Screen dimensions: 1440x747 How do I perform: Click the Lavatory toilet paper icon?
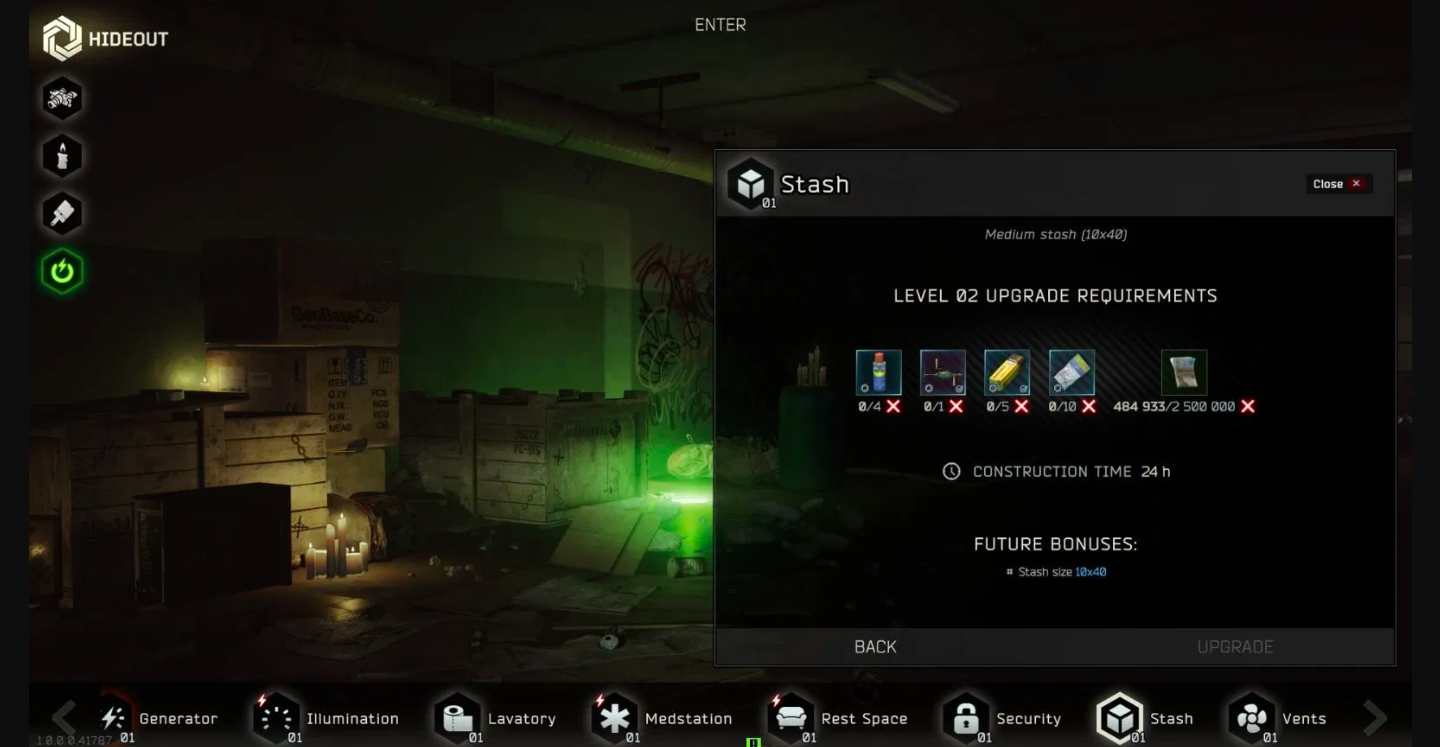[455, 718]
